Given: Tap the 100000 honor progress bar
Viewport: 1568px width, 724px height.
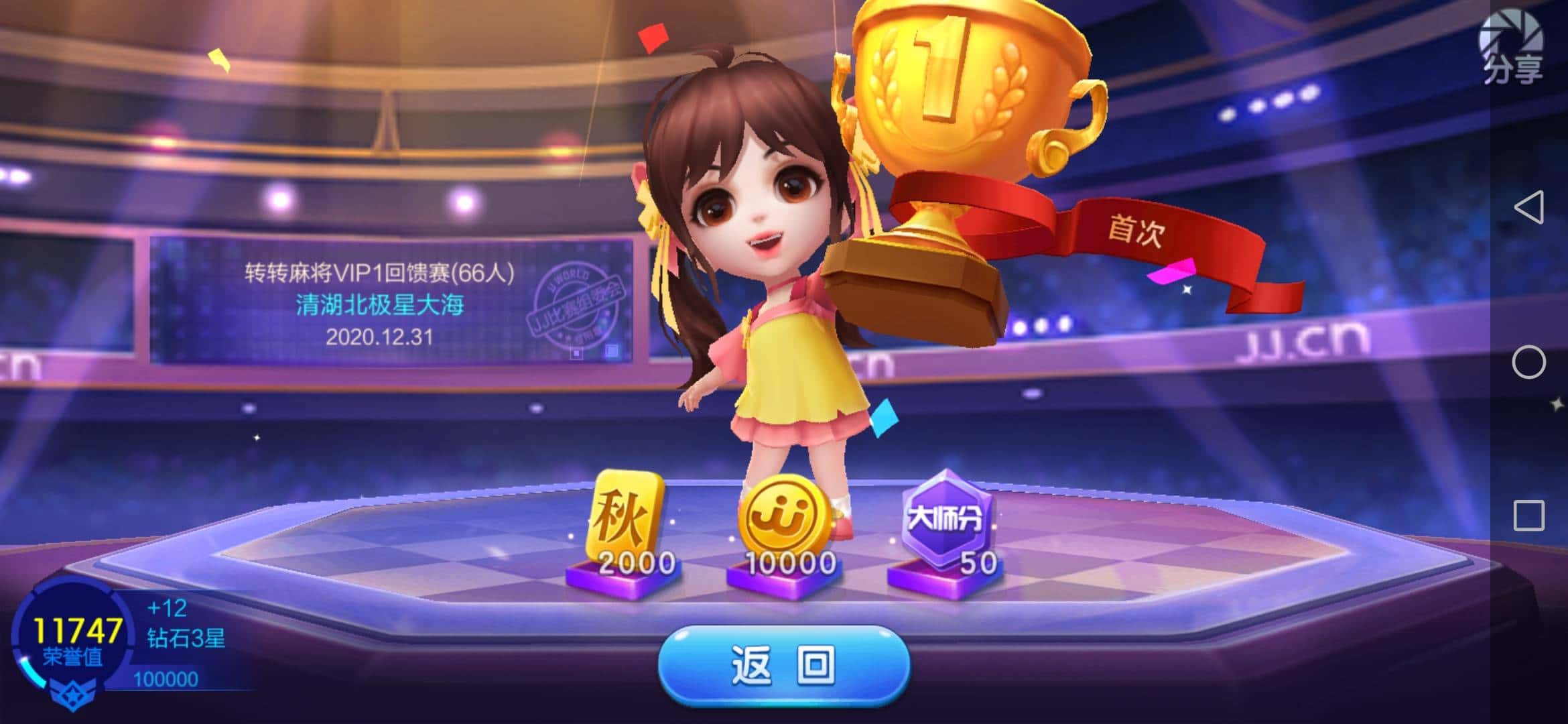Looking at the screenshot, I should pyautogui.click(x=168, y=681).
